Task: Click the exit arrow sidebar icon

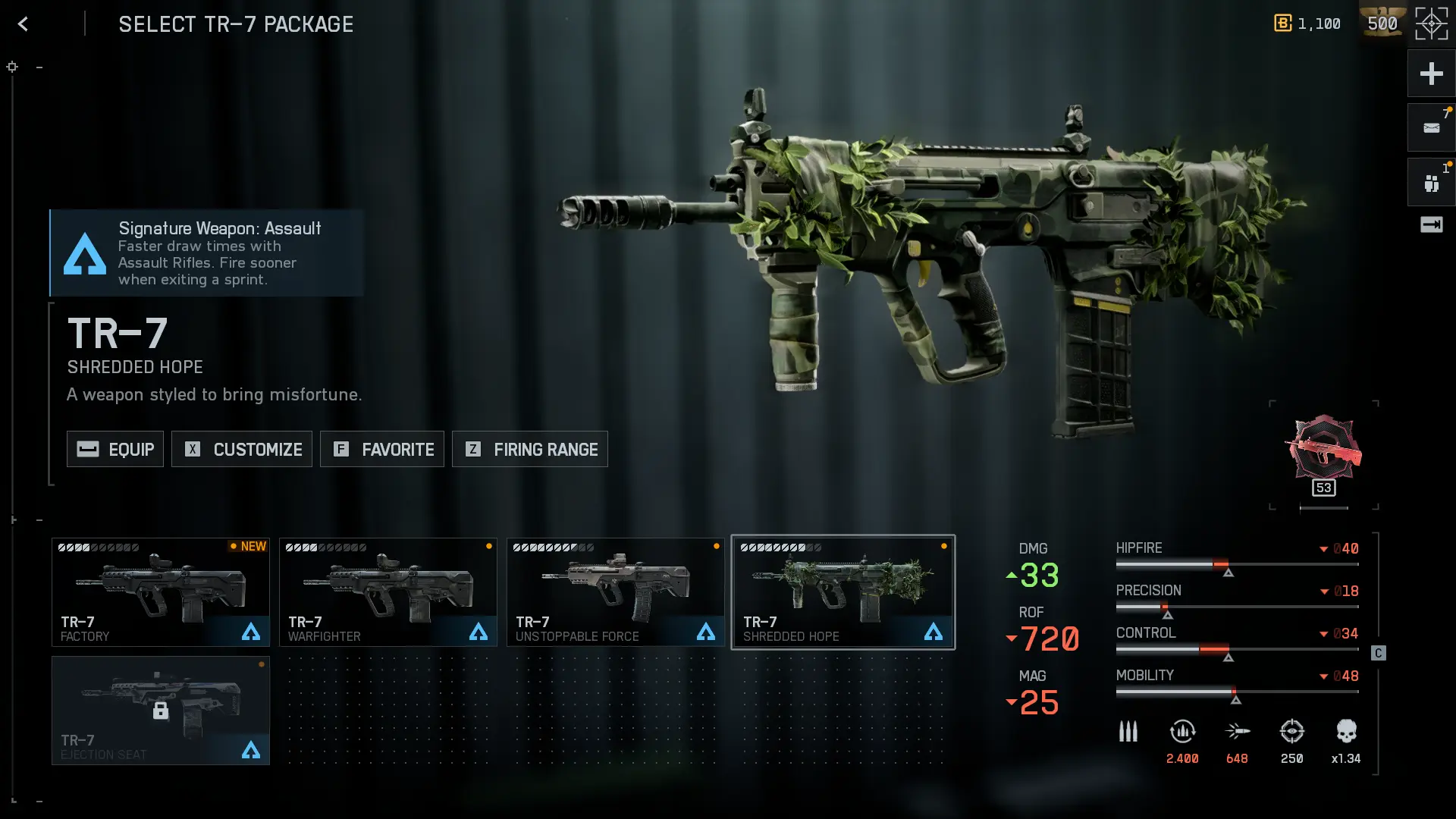Action: click(1431, 225)
